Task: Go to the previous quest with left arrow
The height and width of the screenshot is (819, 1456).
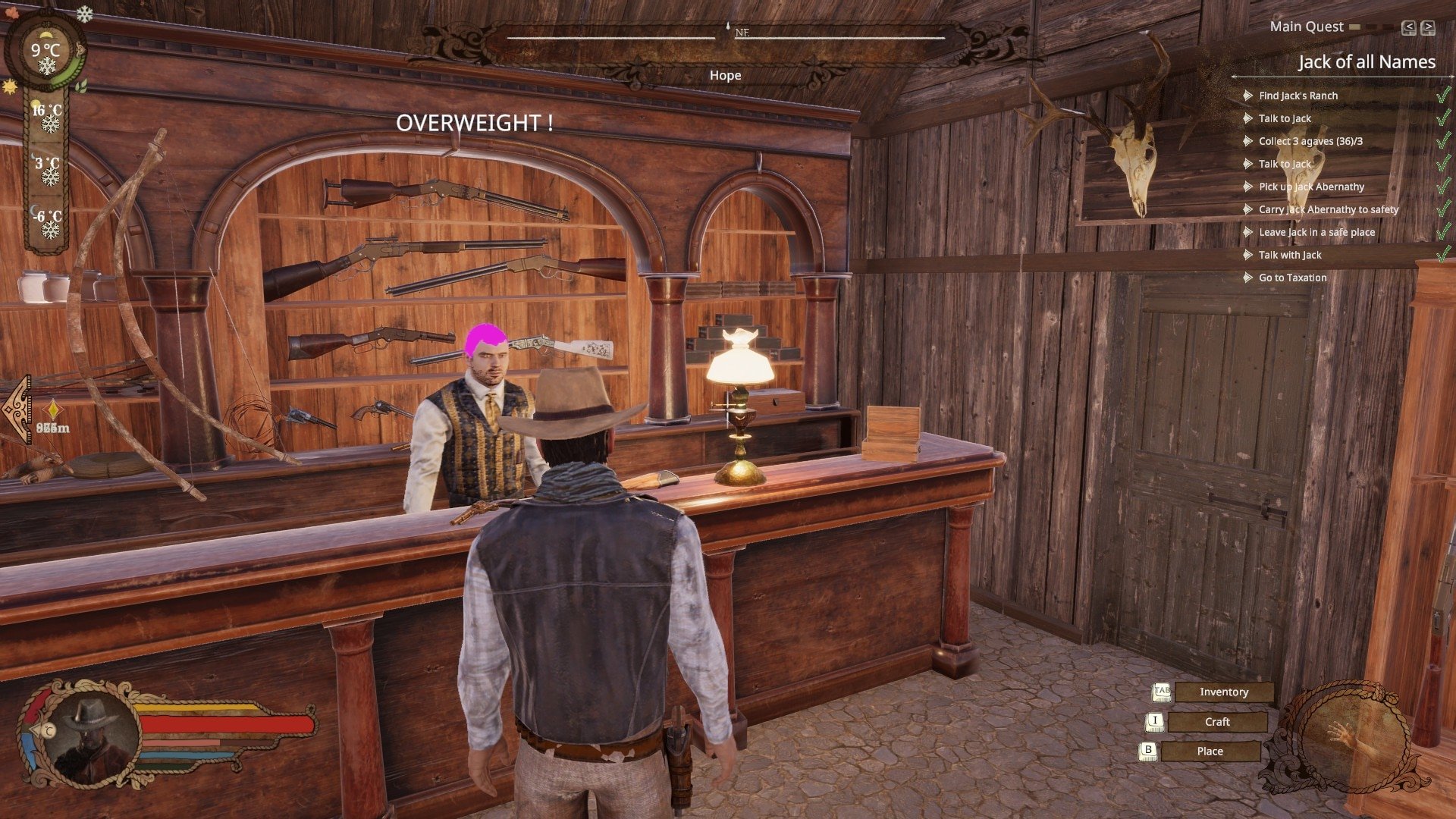Action: click(1408, 28)
